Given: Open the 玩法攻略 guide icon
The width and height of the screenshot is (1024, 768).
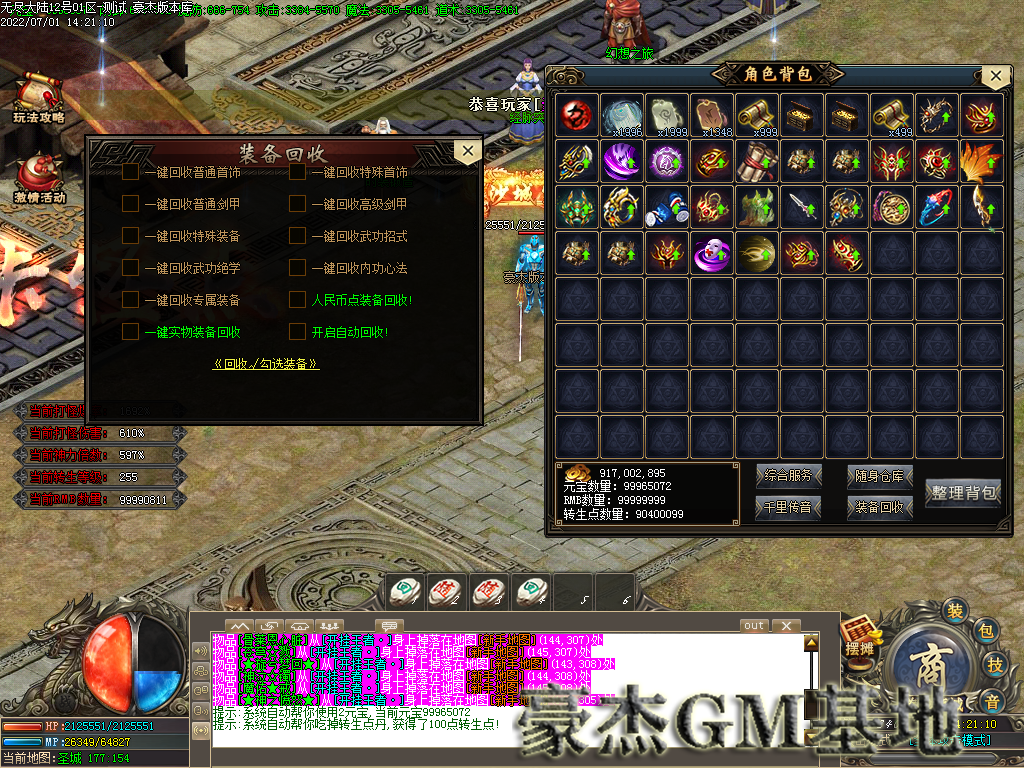Looking at the screenshot, I should pyautogui.click(x=39, y=99).
